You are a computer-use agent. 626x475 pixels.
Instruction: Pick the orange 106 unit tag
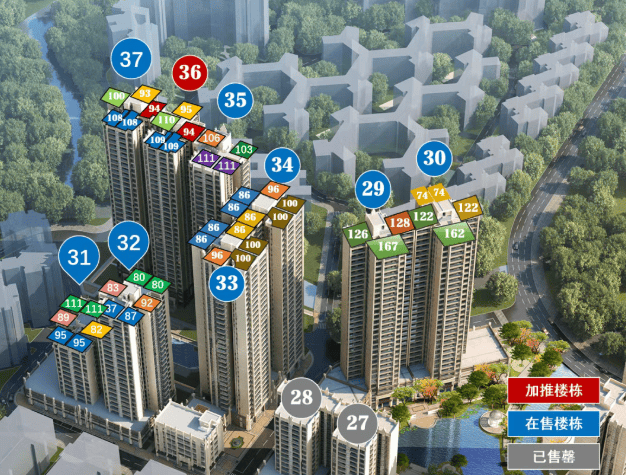[x=211, y=138]
